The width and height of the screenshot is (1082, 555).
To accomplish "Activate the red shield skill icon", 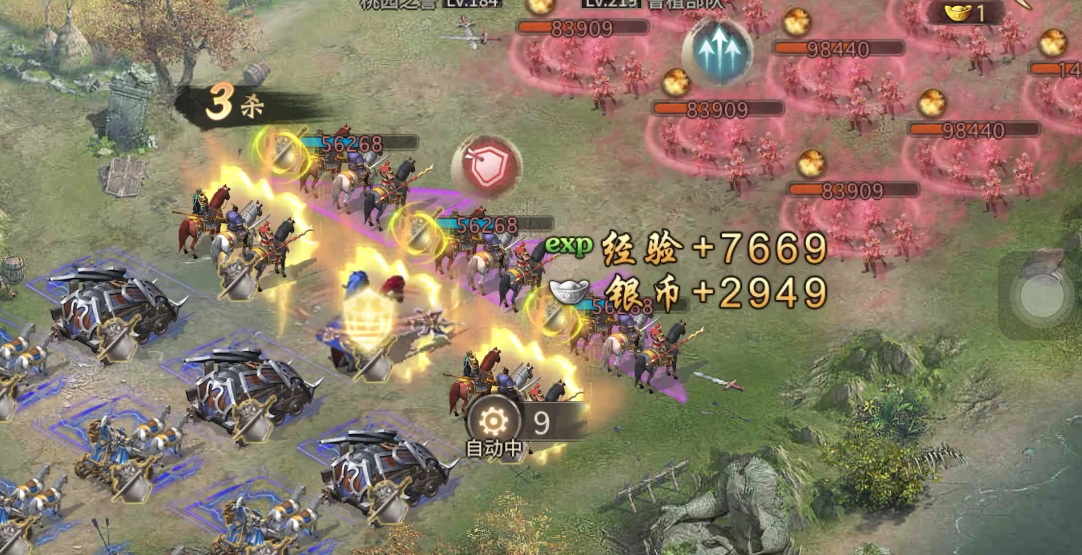I will [487, 166].
